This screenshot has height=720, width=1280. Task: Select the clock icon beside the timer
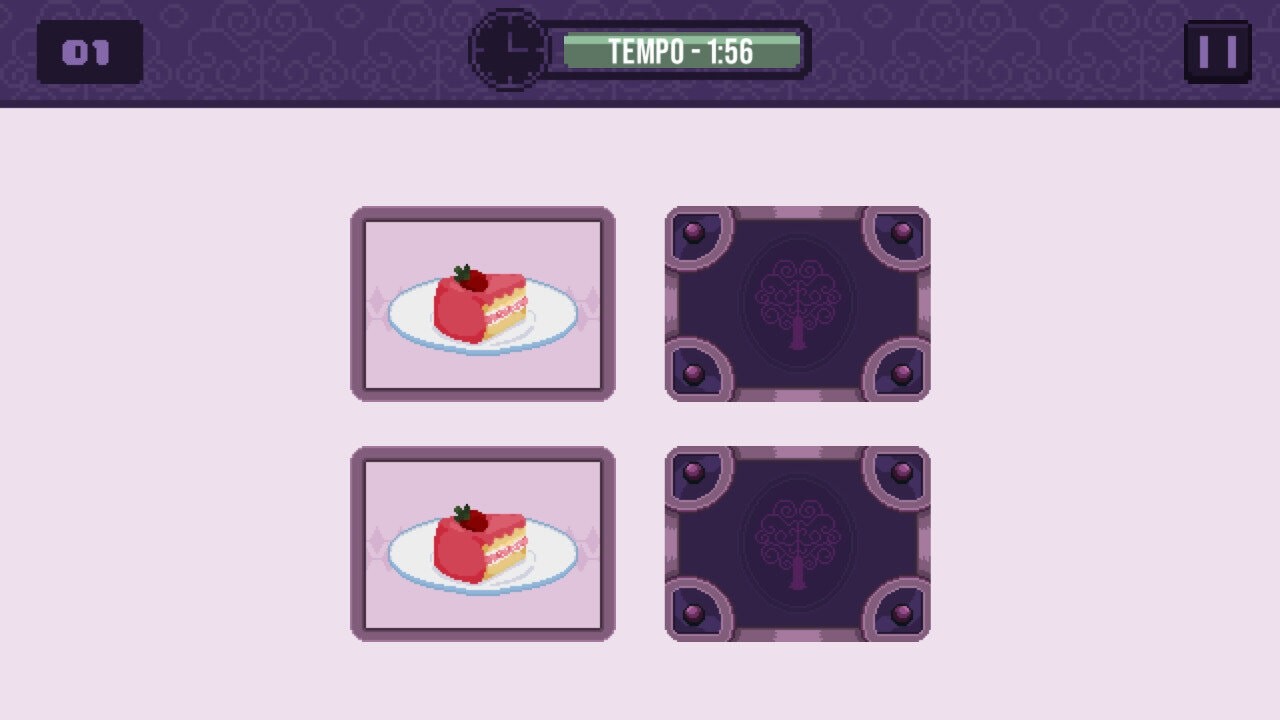pos(509,48)
